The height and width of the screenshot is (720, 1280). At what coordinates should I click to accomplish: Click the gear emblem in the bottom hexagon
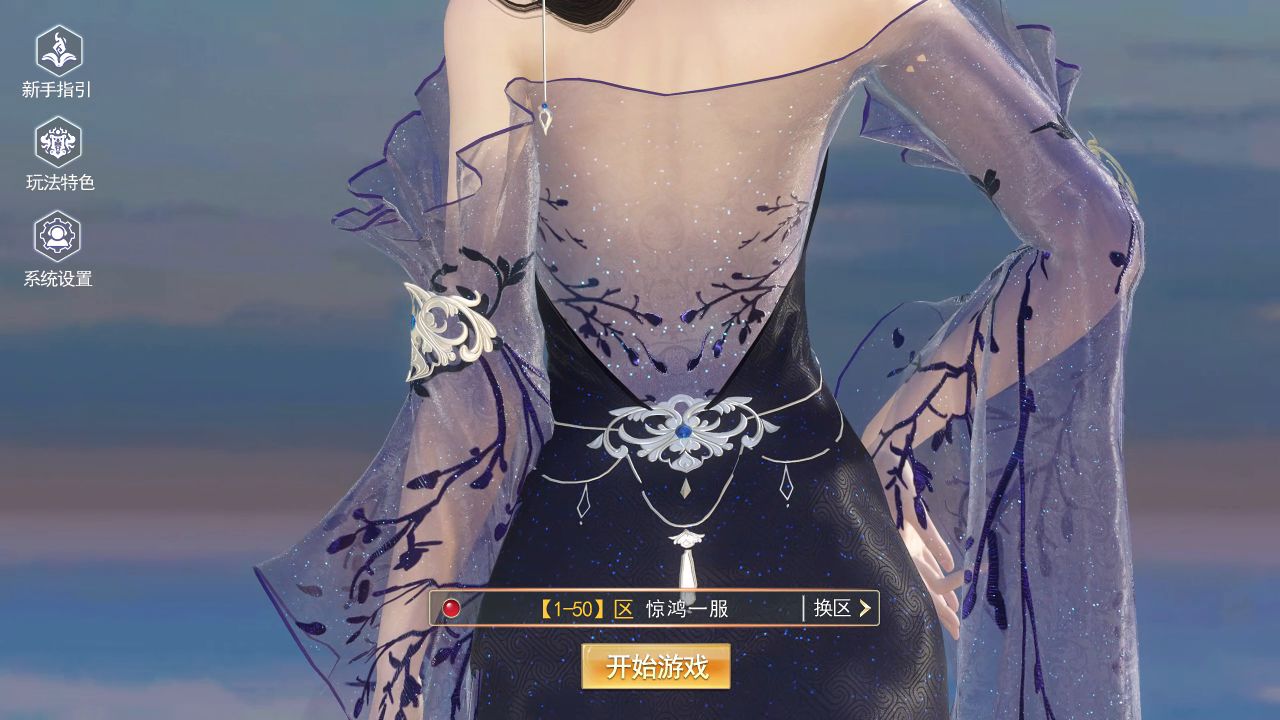pos(57,235)
